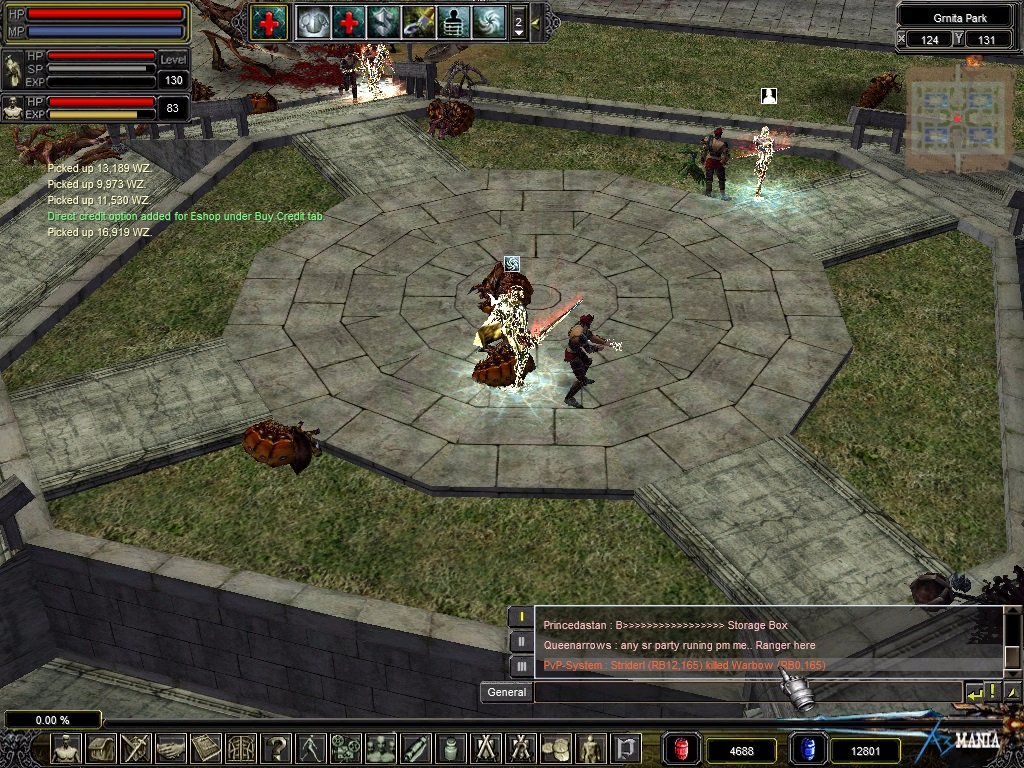1024x768 pixels.
Task: Click the yellow exclamation chat button
Action: tap(992, 692)
